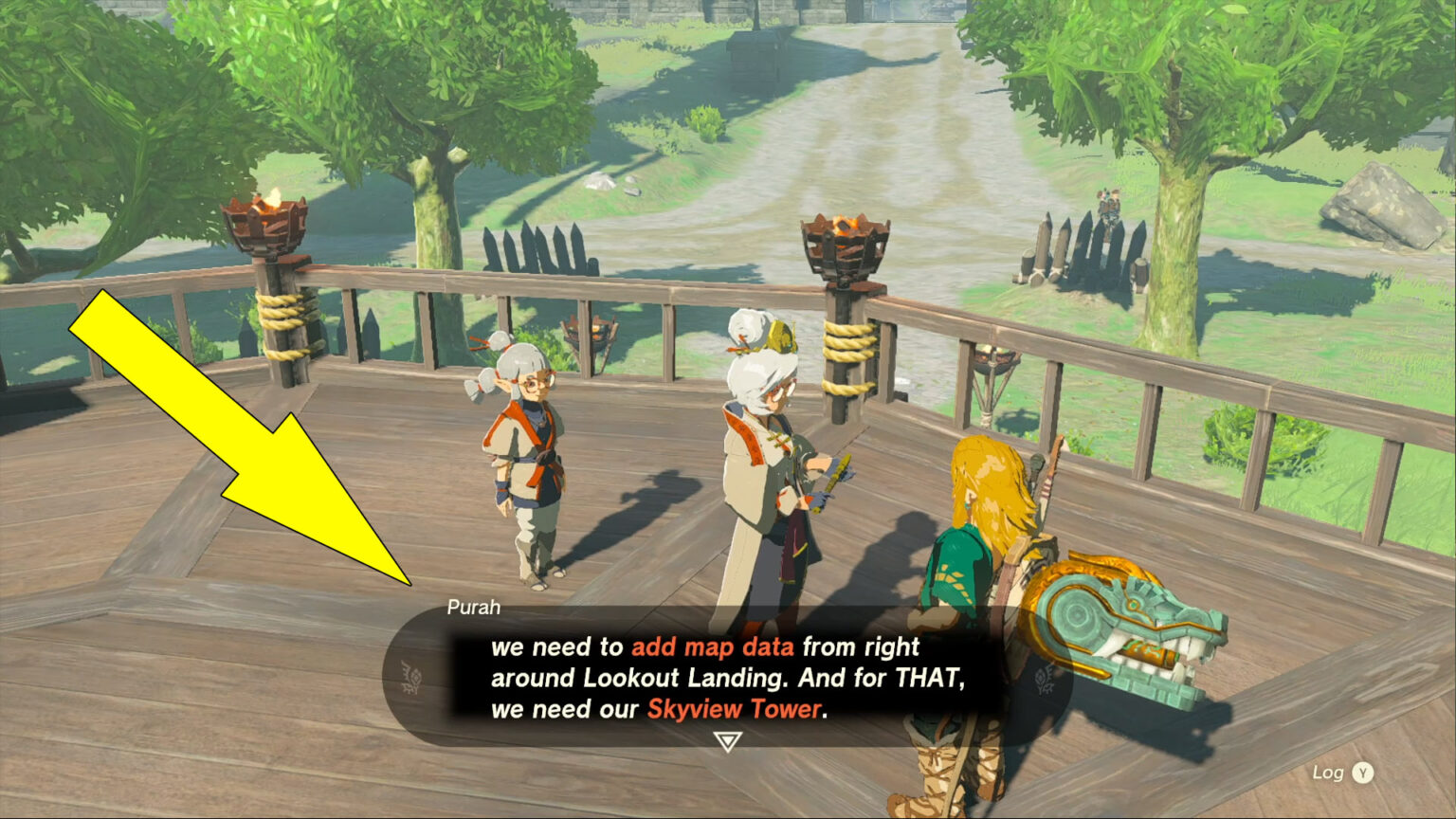This screenshot has height=819, width=1456.
Task: Select the Y button icon next to Log
Action: (1365, 773)
